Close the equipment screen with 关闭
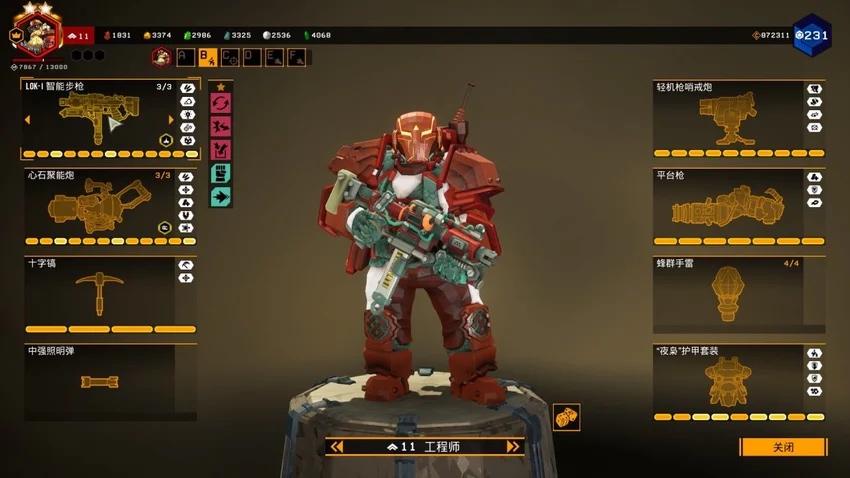The height and width of the screenshot is (478, 850). tap(783, 447)
